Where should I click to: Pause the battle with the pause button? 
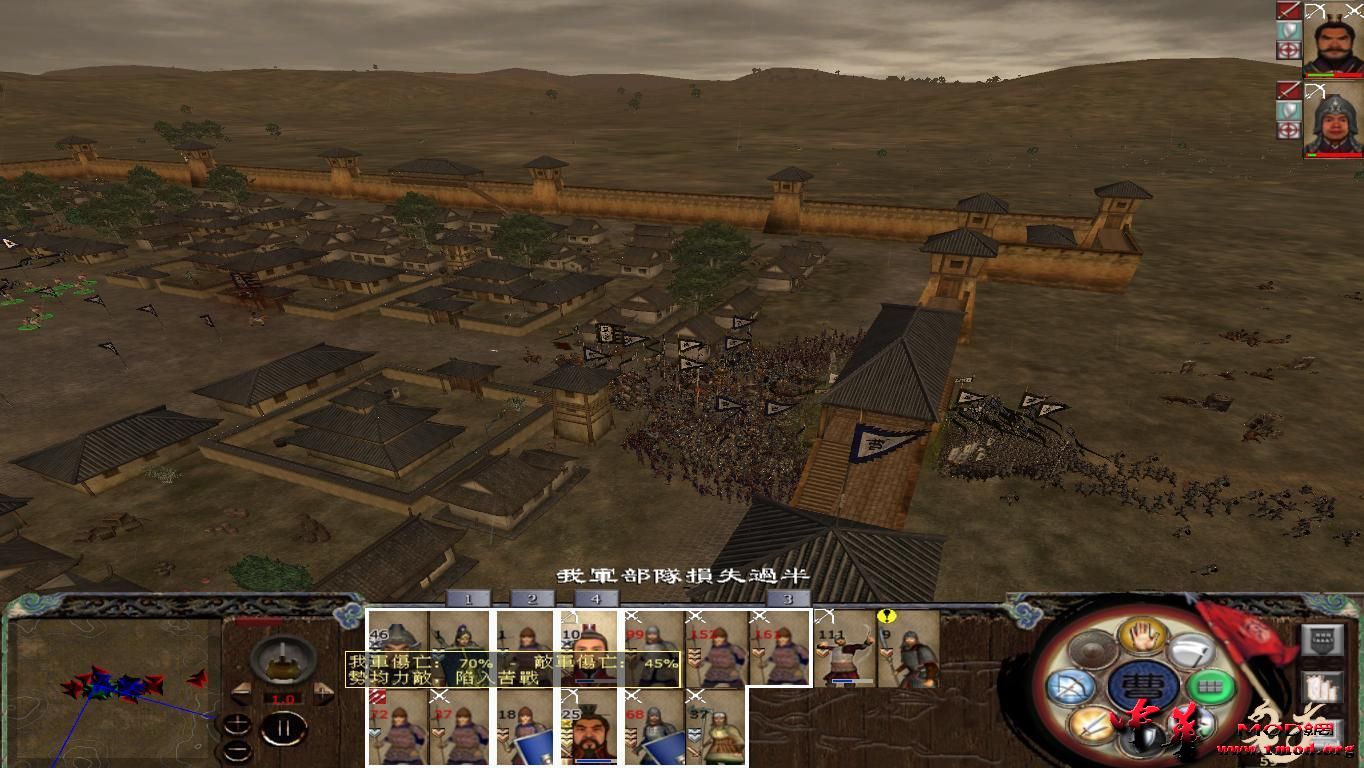coord(282,728)
